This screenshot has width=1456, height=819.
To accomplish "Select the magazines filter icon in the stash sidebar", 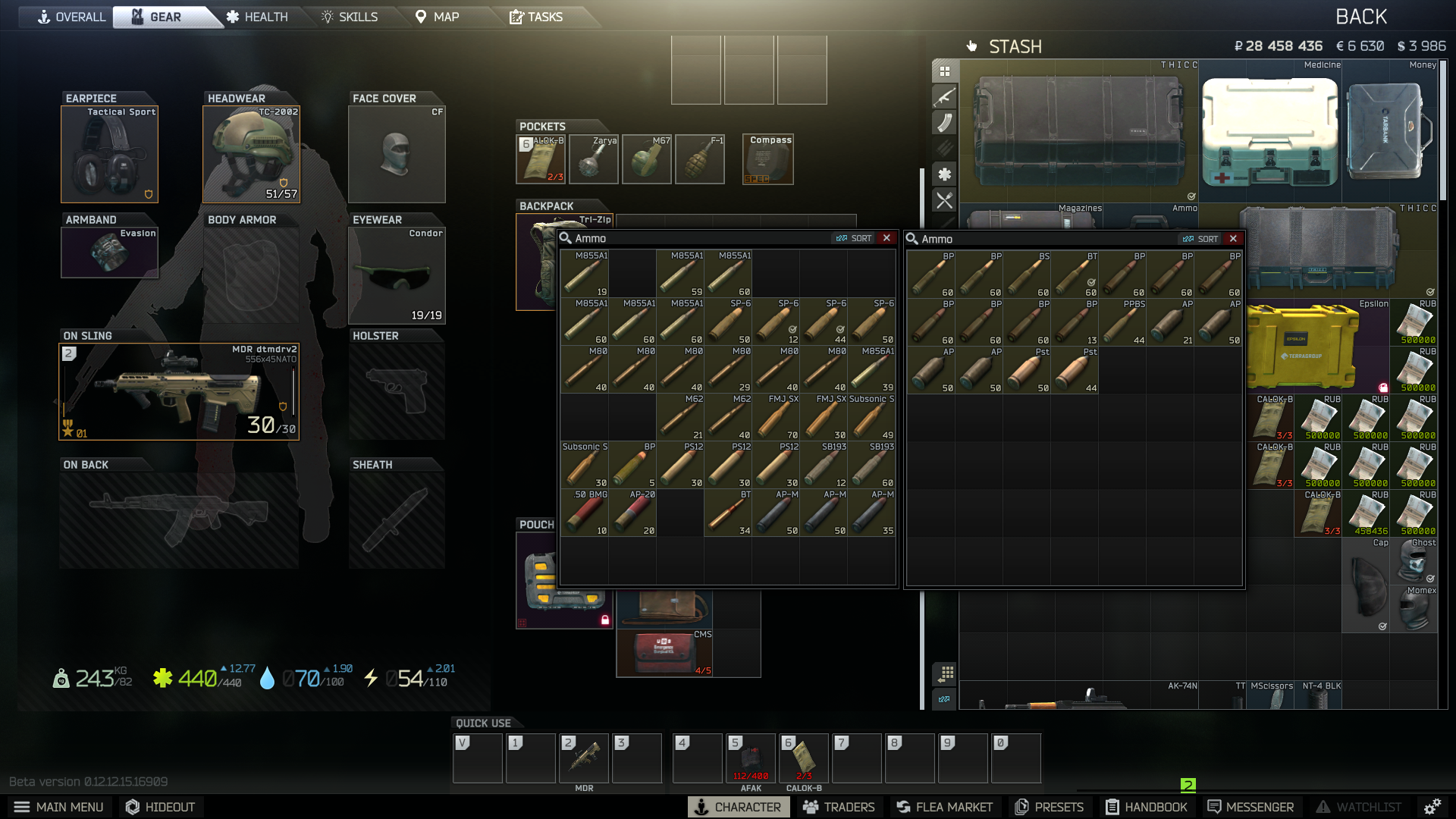I will pyautogui.click(x=943, y=124).
